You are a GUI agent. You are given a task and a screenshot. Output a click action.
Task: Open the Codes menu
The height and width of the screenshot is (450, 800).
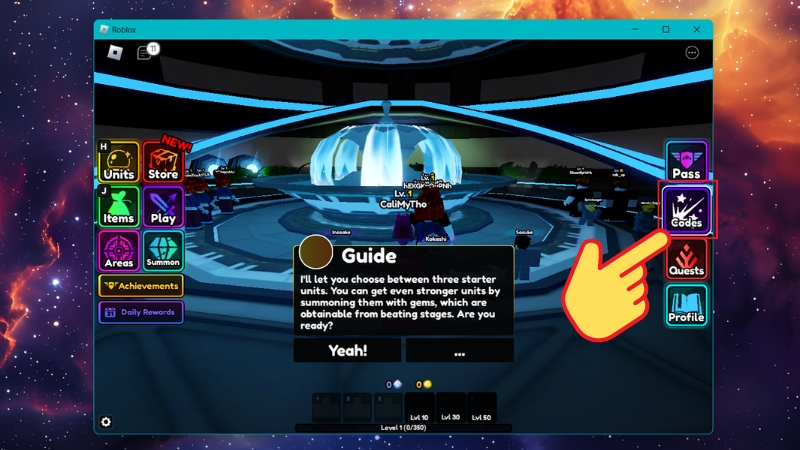click(x=686, y=210)
